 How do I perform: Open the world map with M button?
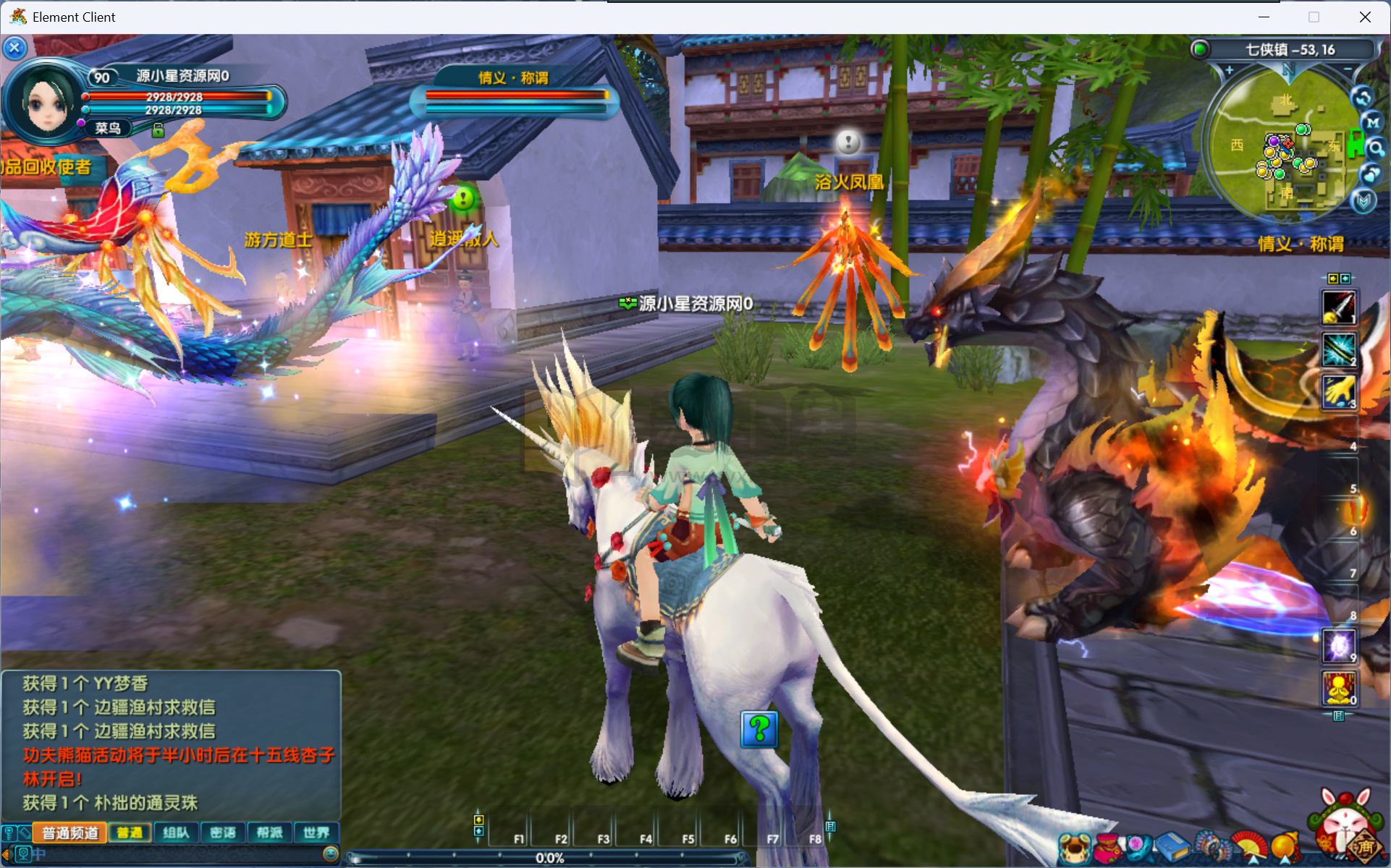[x=1372, y=122]
